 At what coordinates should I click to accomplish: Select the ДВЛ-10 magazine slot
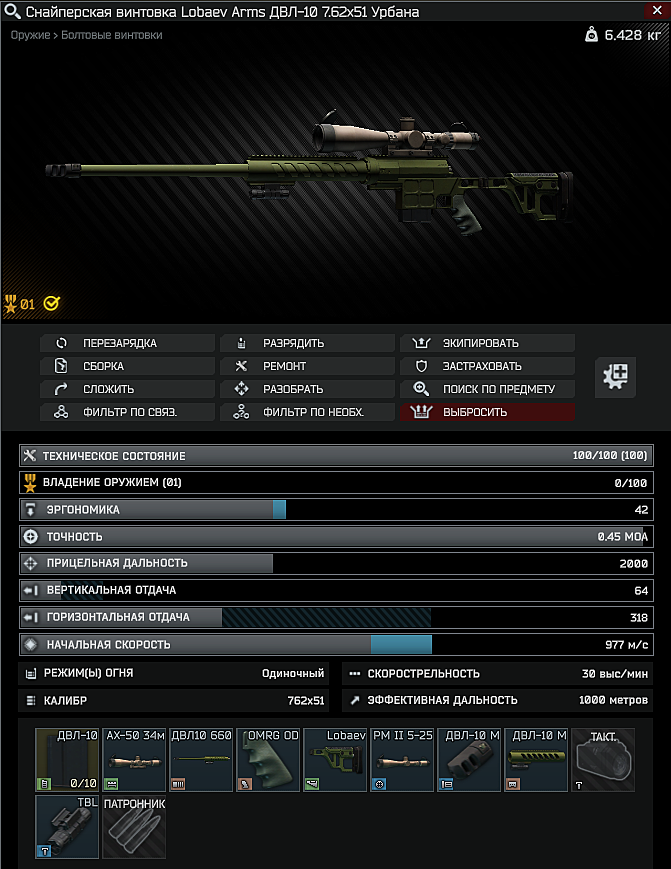(67, 760)
